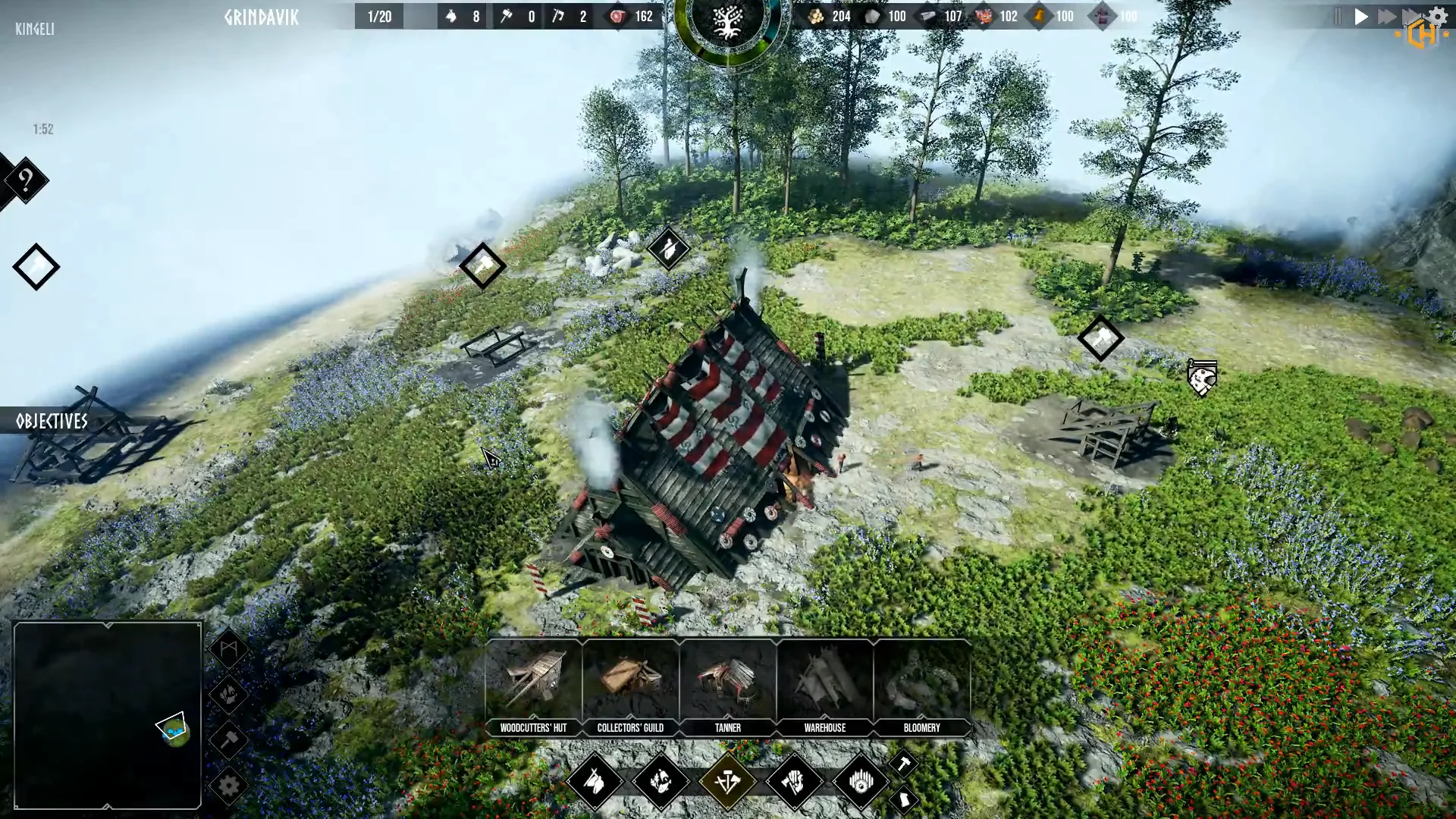
Task: Click the small diamond below the hammer
Action: click(x=903, y=799)
